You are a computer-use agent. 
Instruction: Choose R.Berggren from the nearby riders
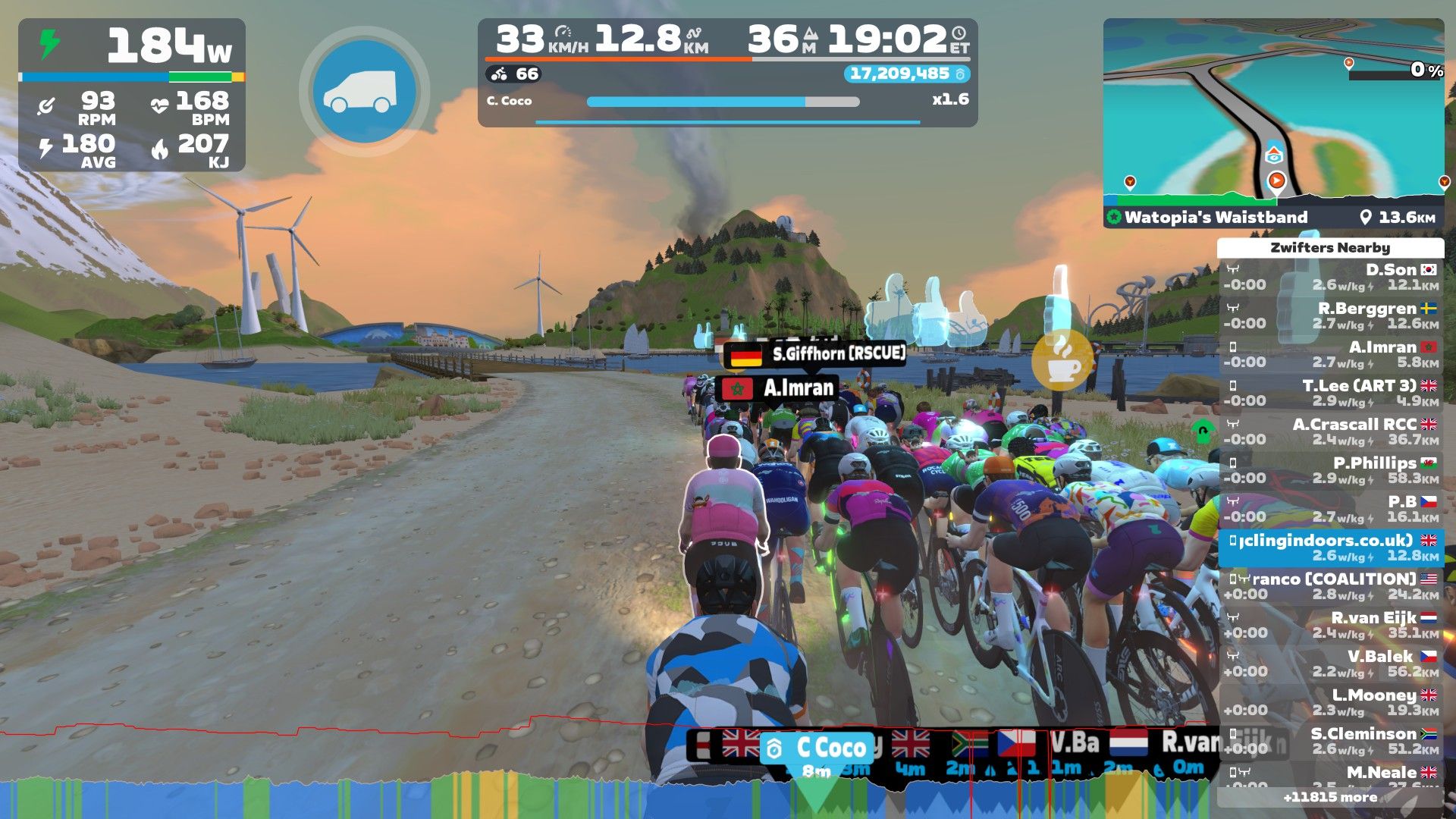(x=1331, y=315)
